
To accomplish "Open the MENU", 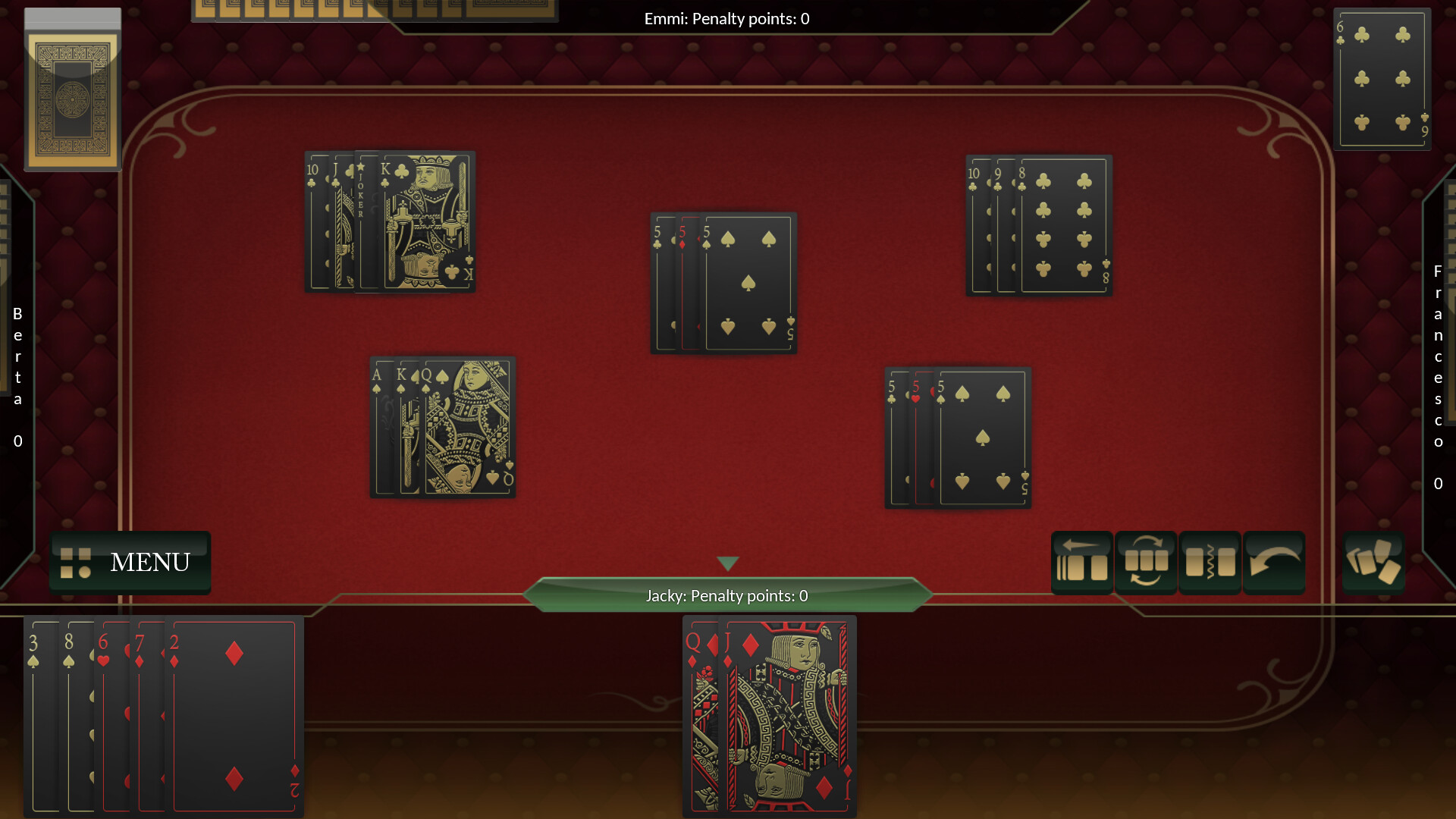I will [149, 563].
